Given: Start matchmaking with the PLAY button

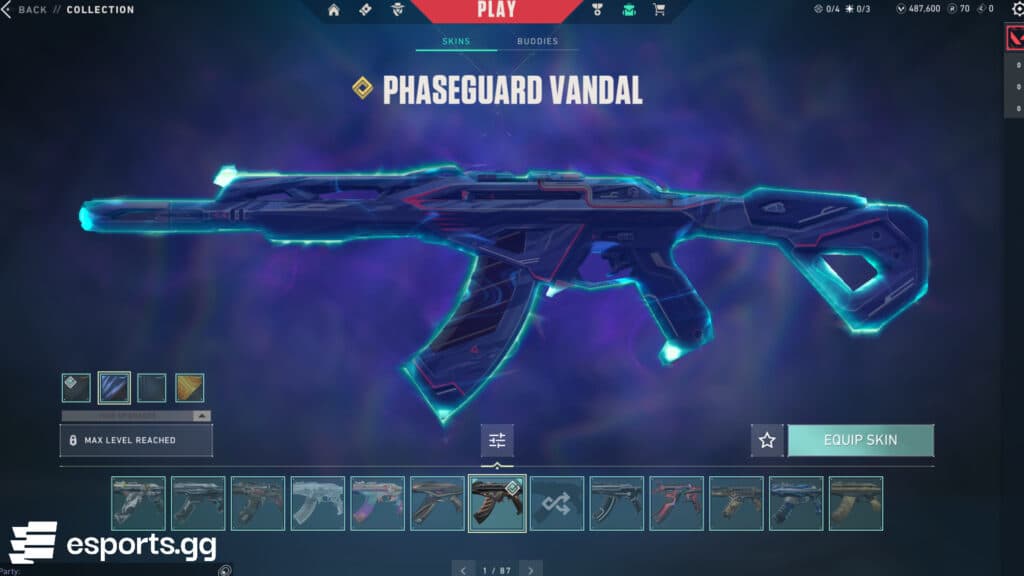Looking at the screenshot, I should coord(496,11).
